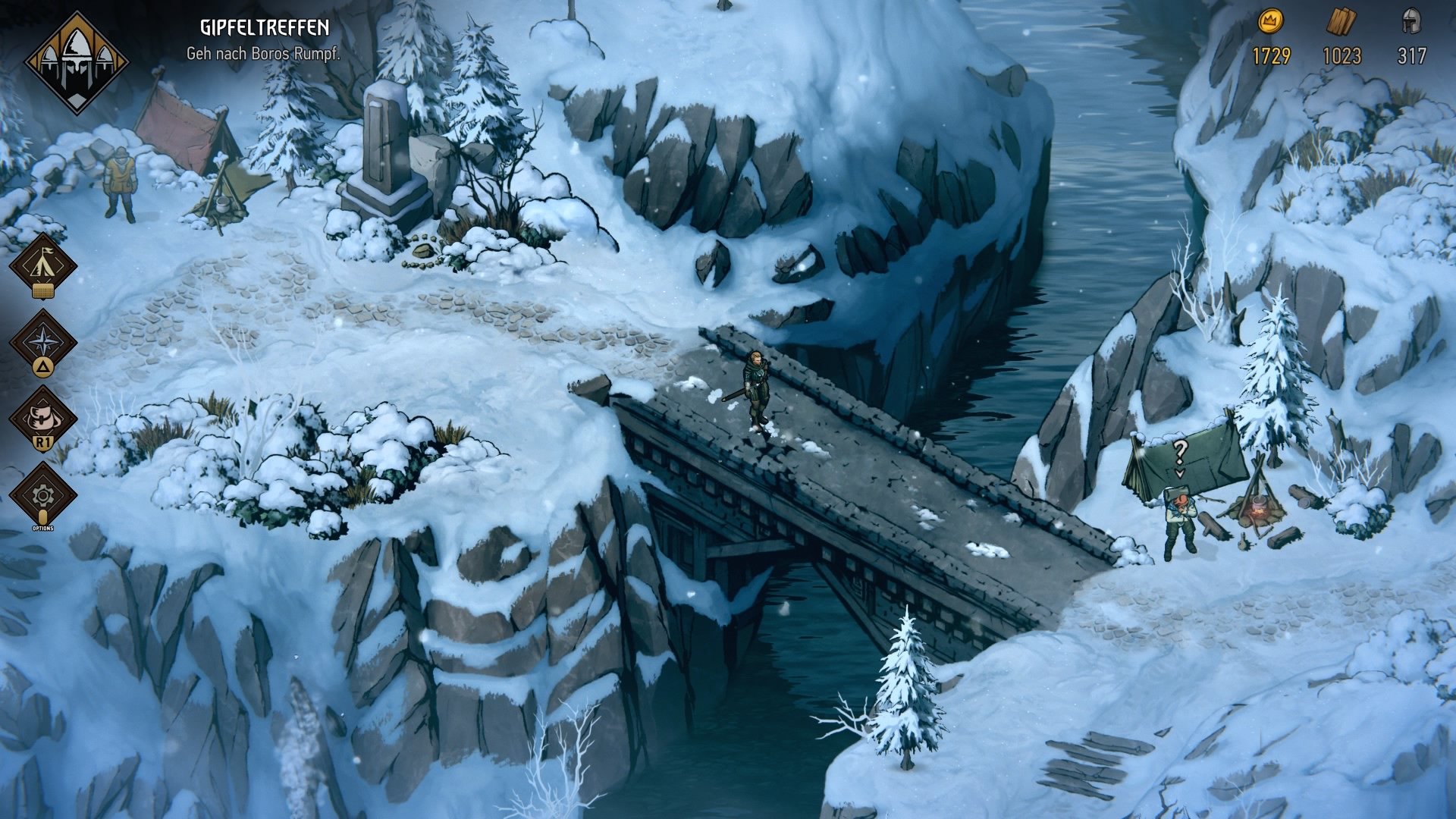Image resolution: width=1456 pixels, height=819 pixels.
Task: Click the objective text Geh nach Boros Rumpf
Action: click(x=263, y=53)
